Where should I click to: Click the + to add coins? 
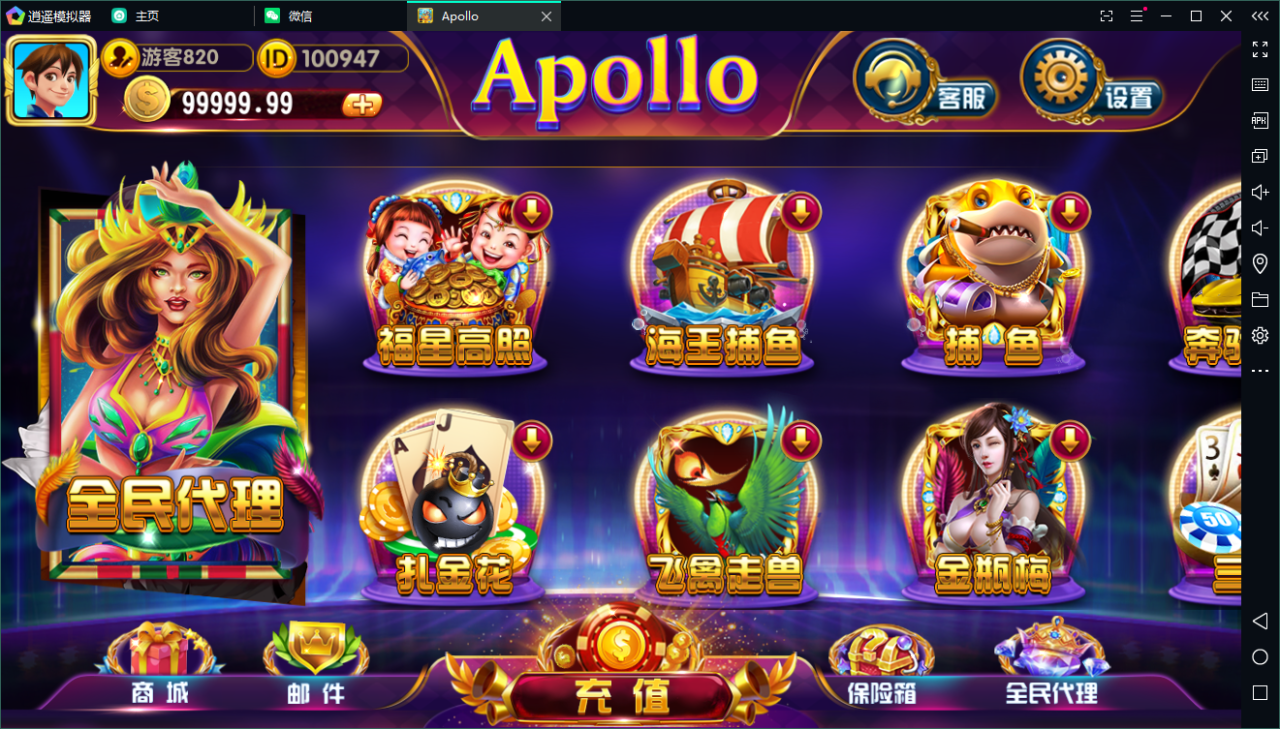[362, 104]
